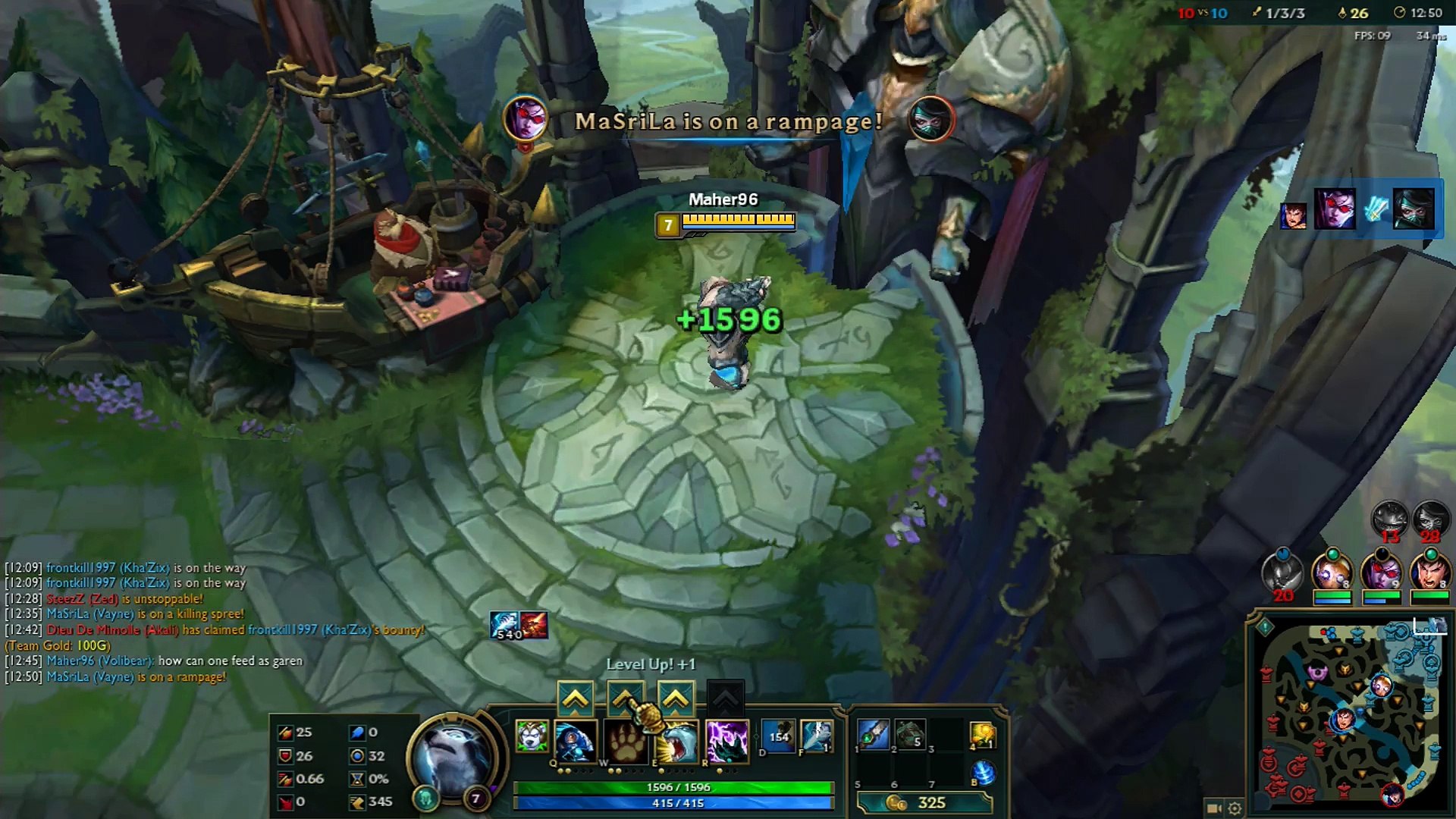Open the settings gear beside the minimap
Viewport: 1456px width, 819px height.
point(1235,807)
